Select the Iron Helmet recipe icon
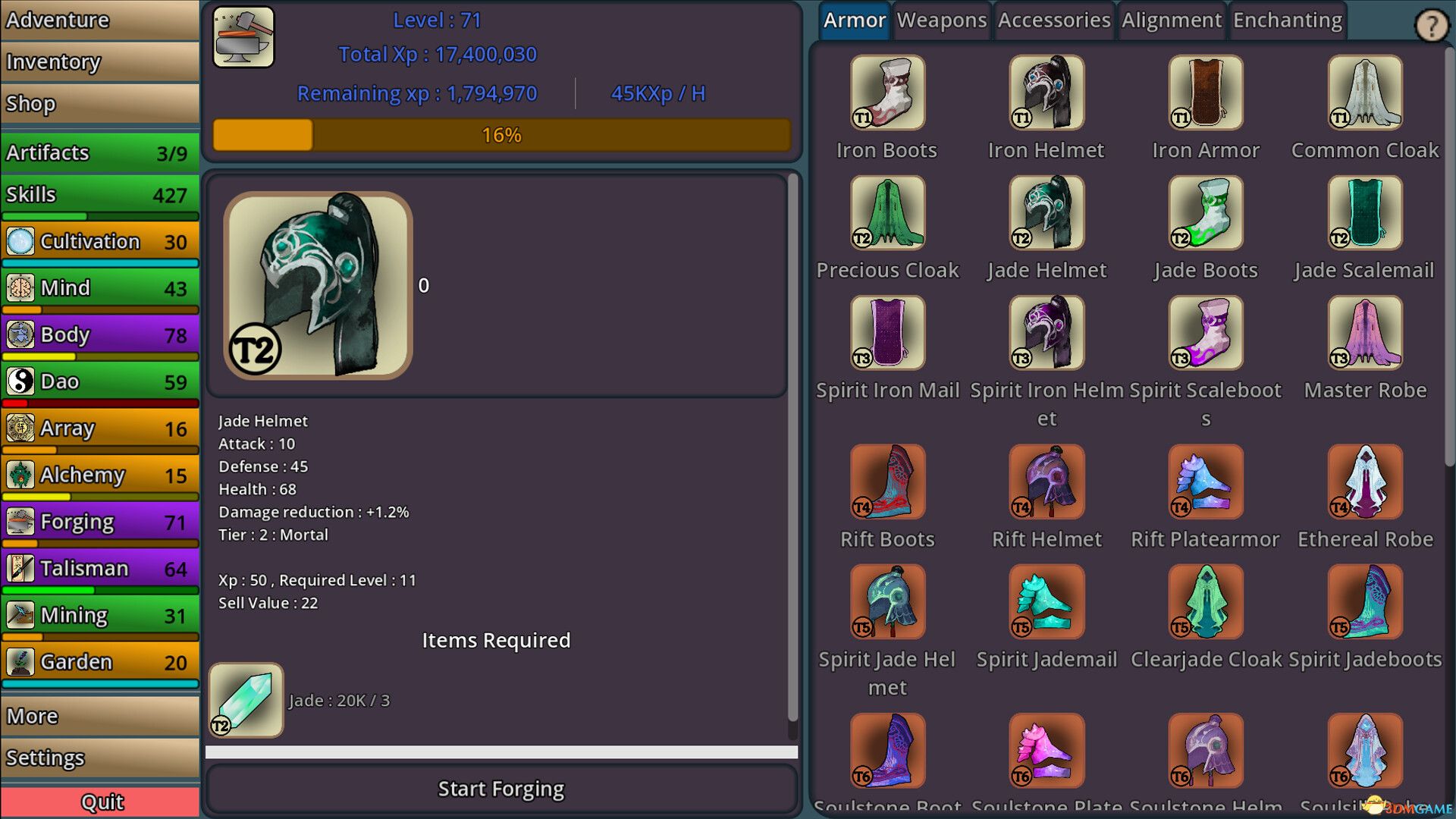 point(1046,92)
